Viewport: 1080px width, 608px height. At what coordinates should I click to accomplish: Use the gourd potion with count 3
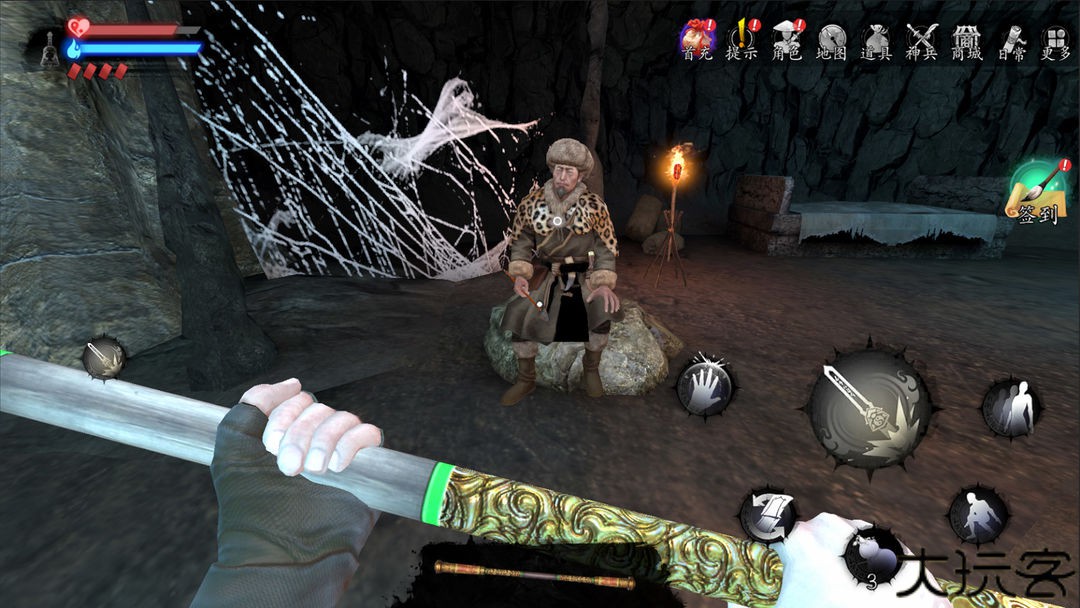(870, 556)
